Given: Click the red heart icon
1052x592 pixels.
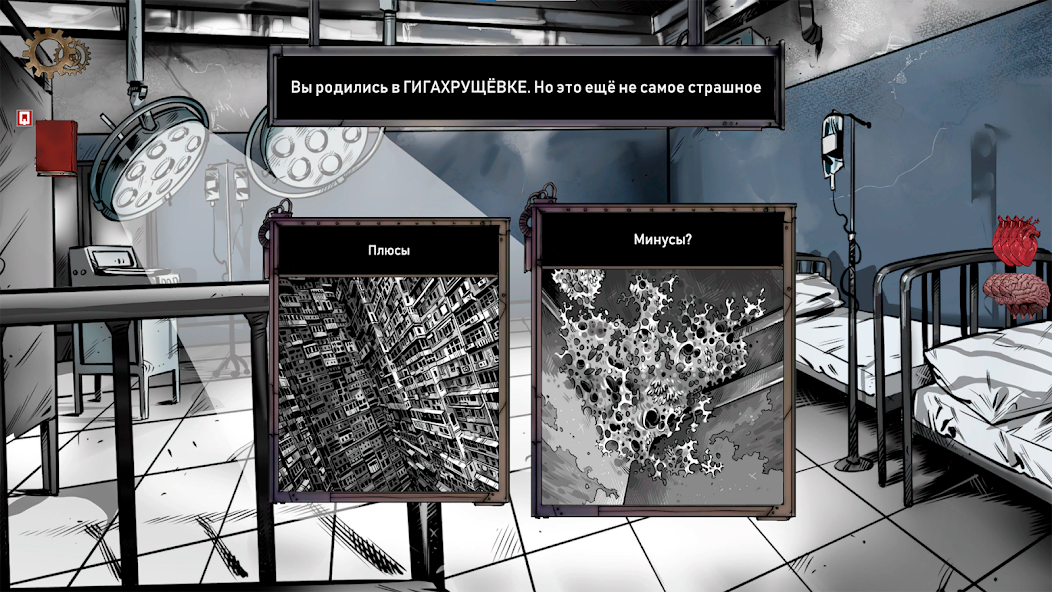Looking at the screenshot, I should (x=1017, y=241).
